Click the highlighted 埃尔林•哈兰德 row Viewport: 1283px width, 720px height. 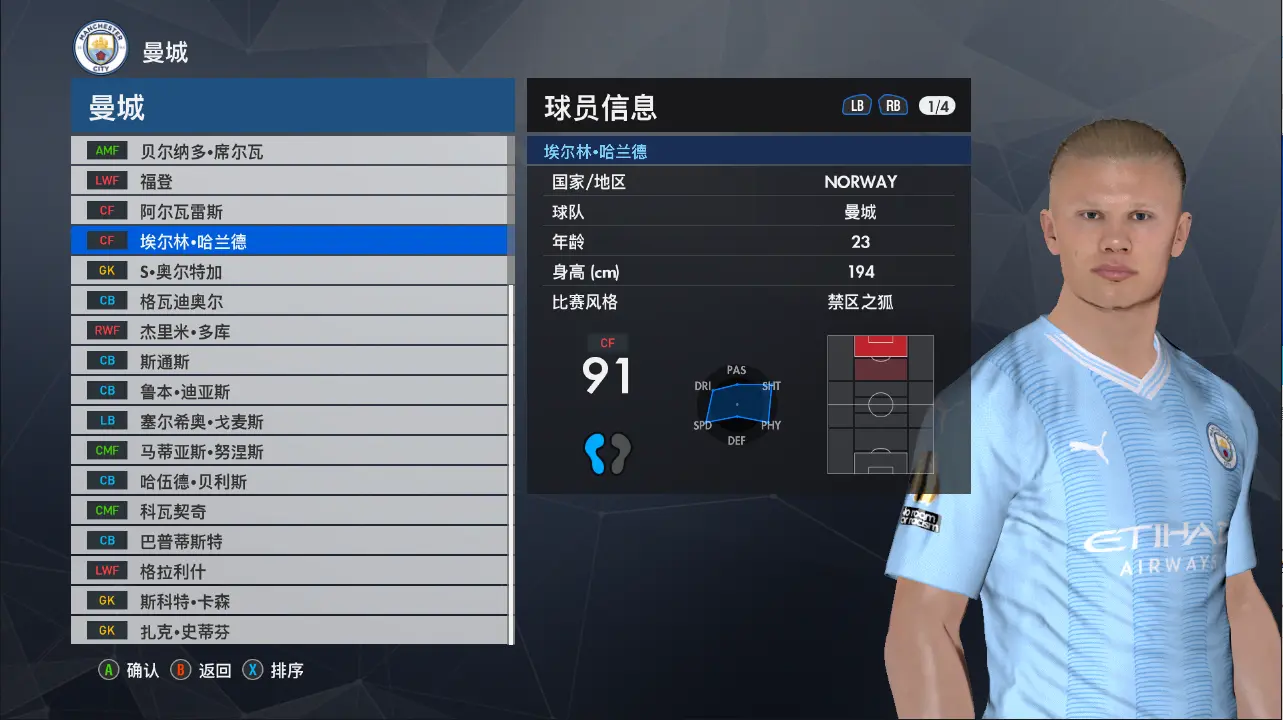click(x=289, y=241)
